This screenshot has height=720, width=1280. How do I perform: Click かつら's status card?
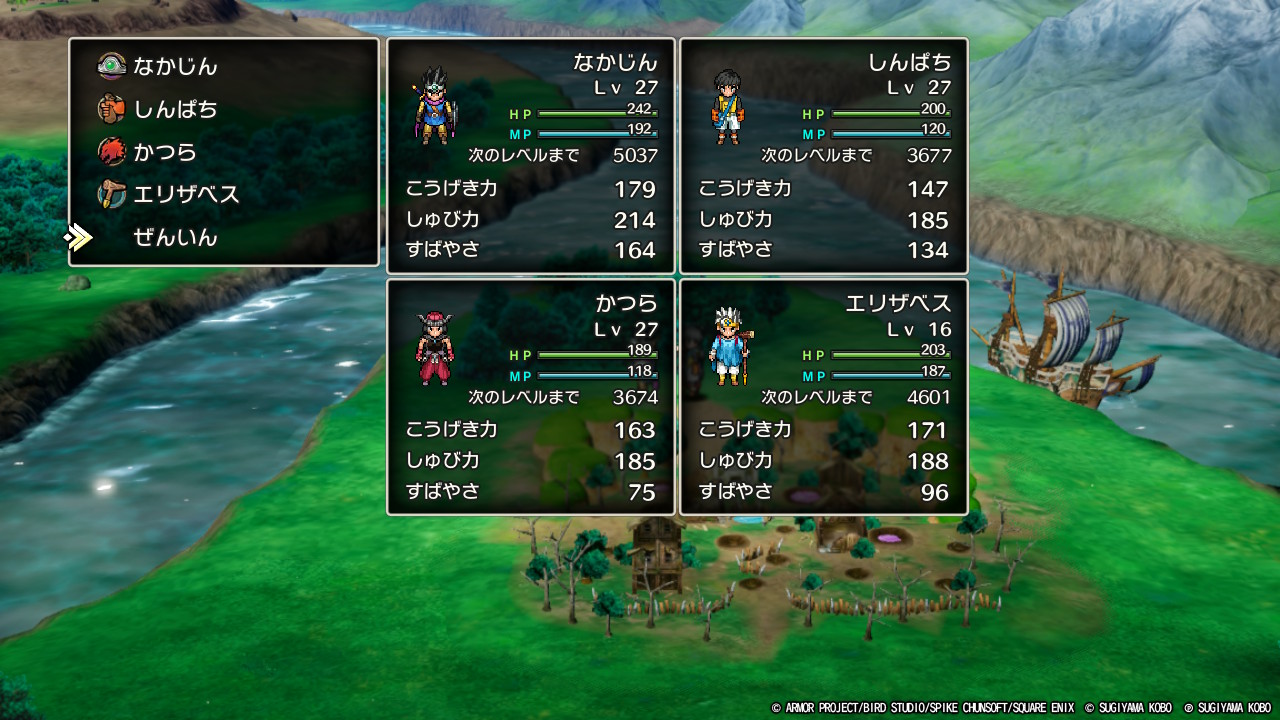[530, 397]
